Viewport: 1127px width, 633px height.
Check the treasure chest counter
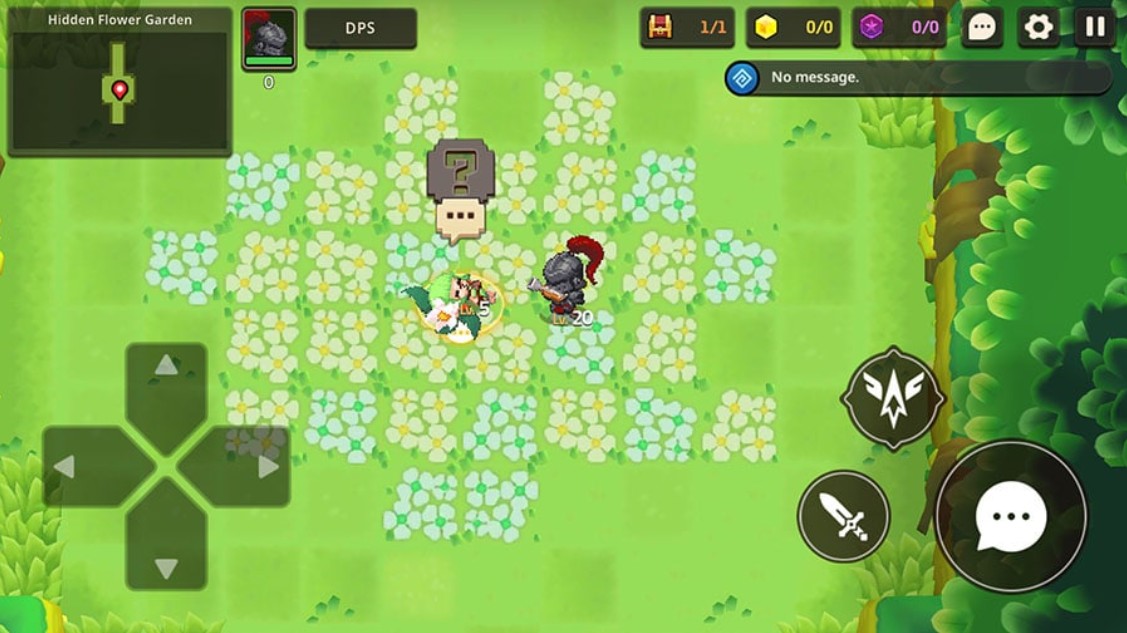coord(687,28)
